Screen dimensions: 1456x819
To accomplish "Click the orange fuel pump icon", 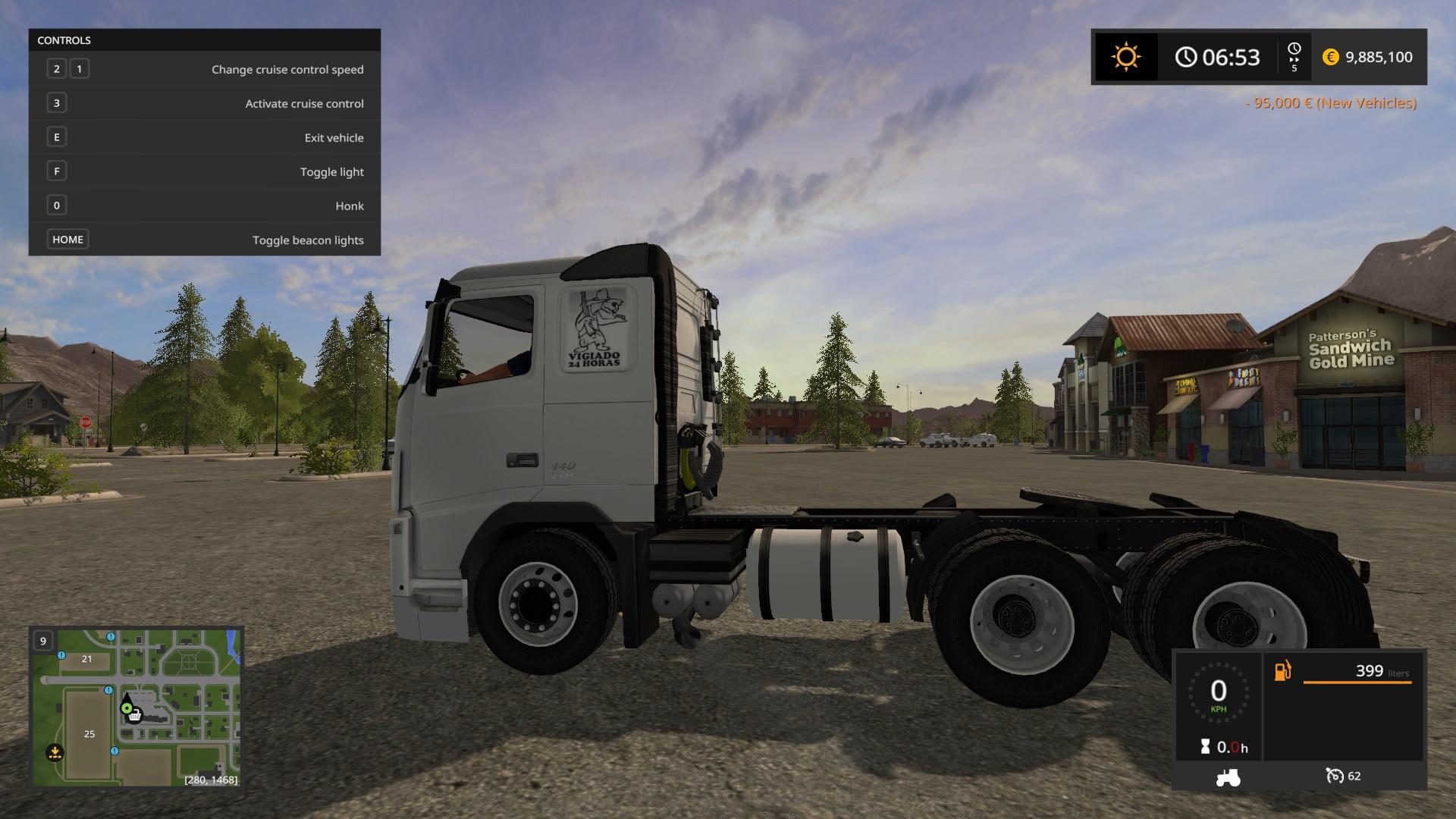I will (x=1282, y=671).
